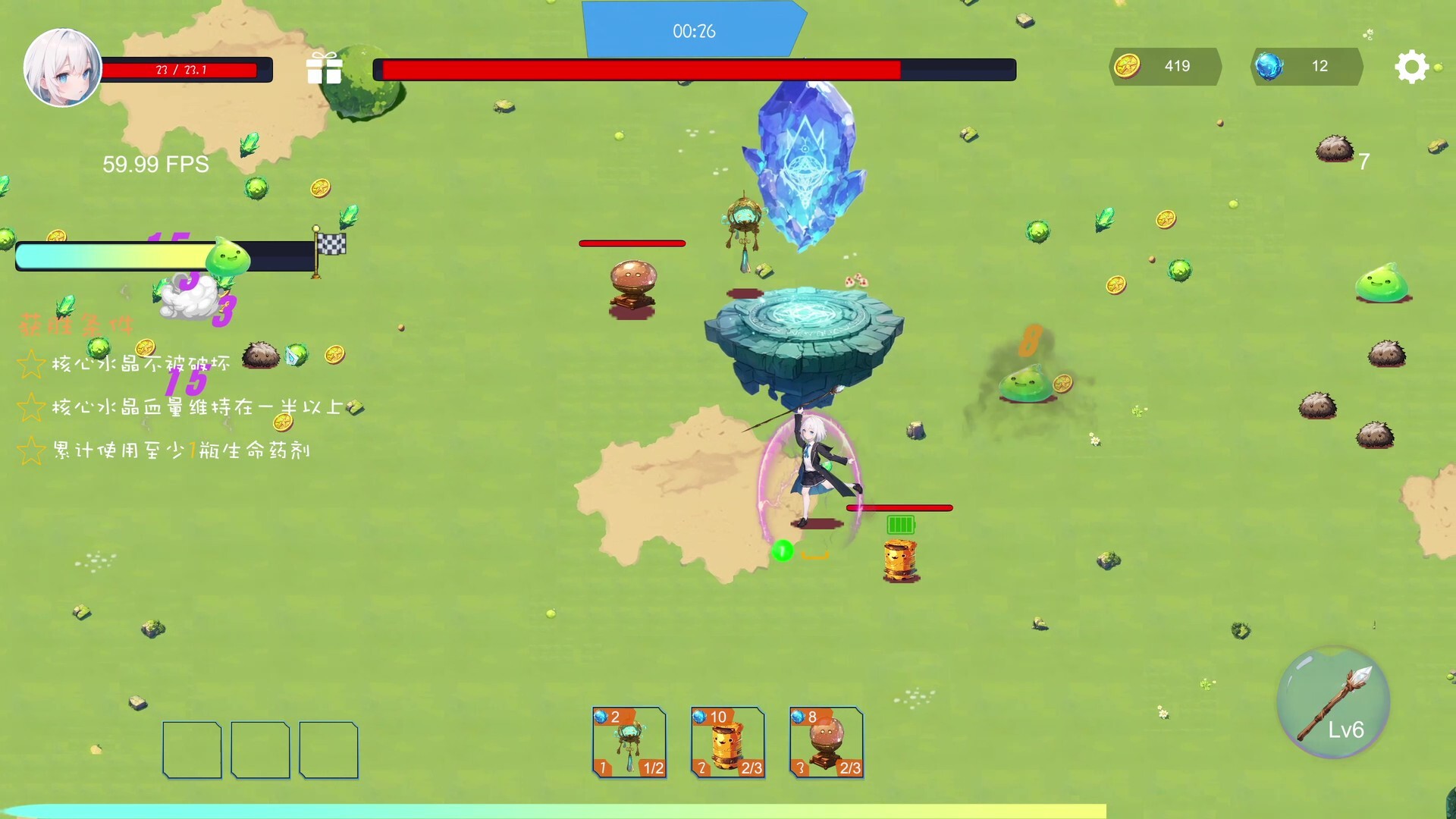Click the first empty hotbar slot

(191, 749)
